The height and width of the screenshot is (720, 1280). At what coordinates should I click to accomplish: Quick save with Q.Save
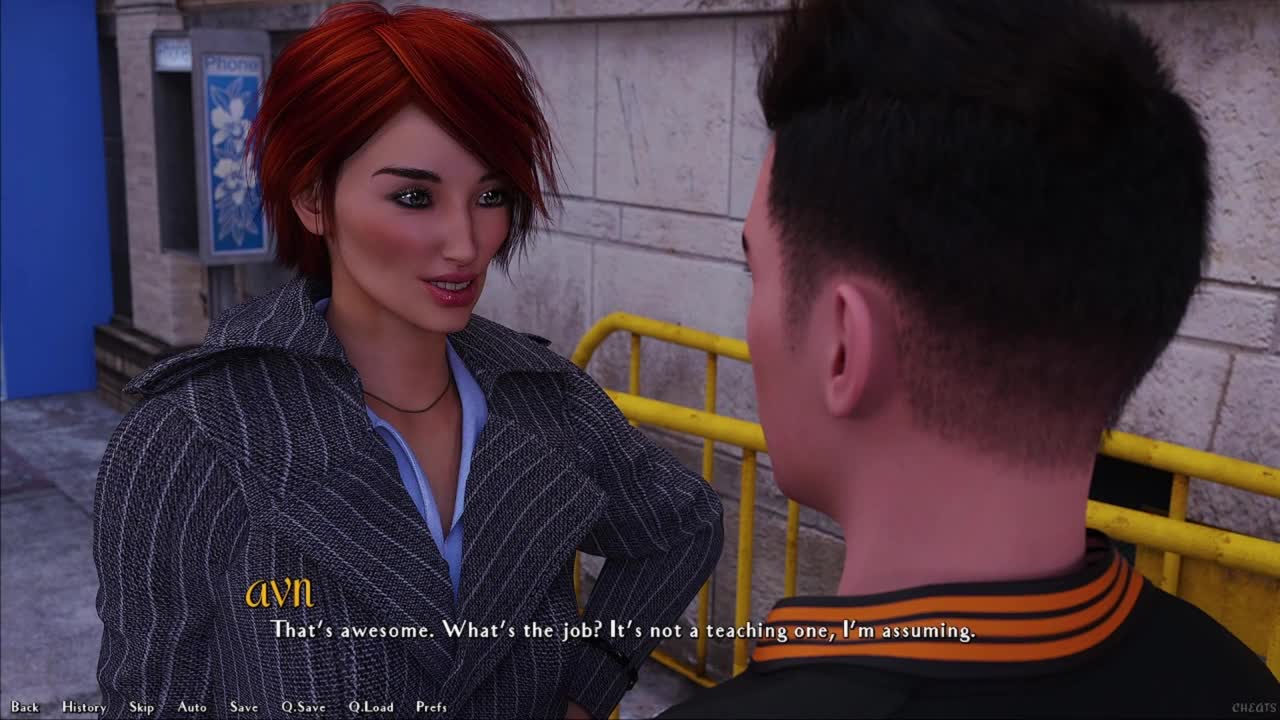303,707
